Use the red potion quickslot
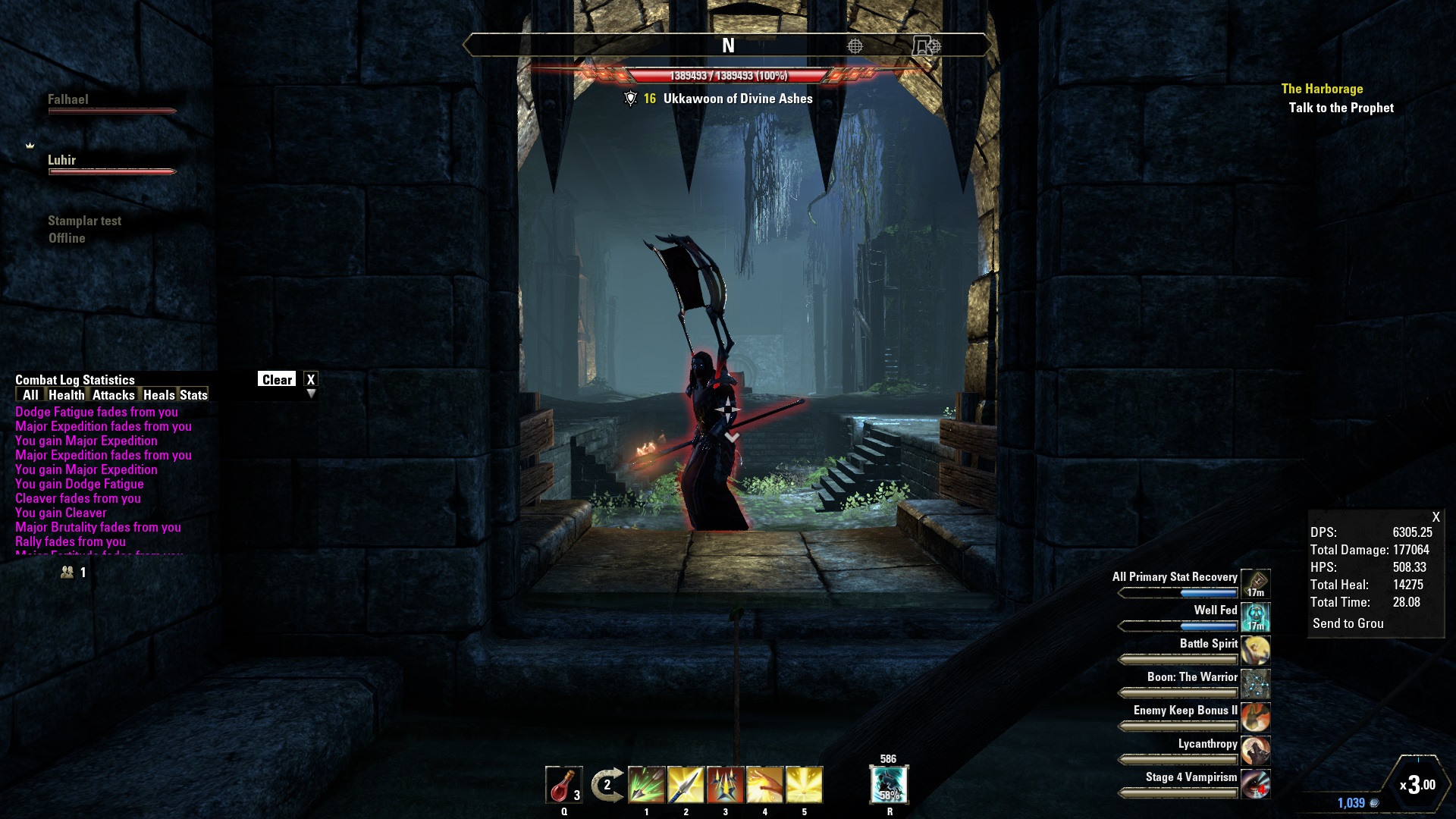The height and width of the screenshot is (819, 1456). [563, 785]
